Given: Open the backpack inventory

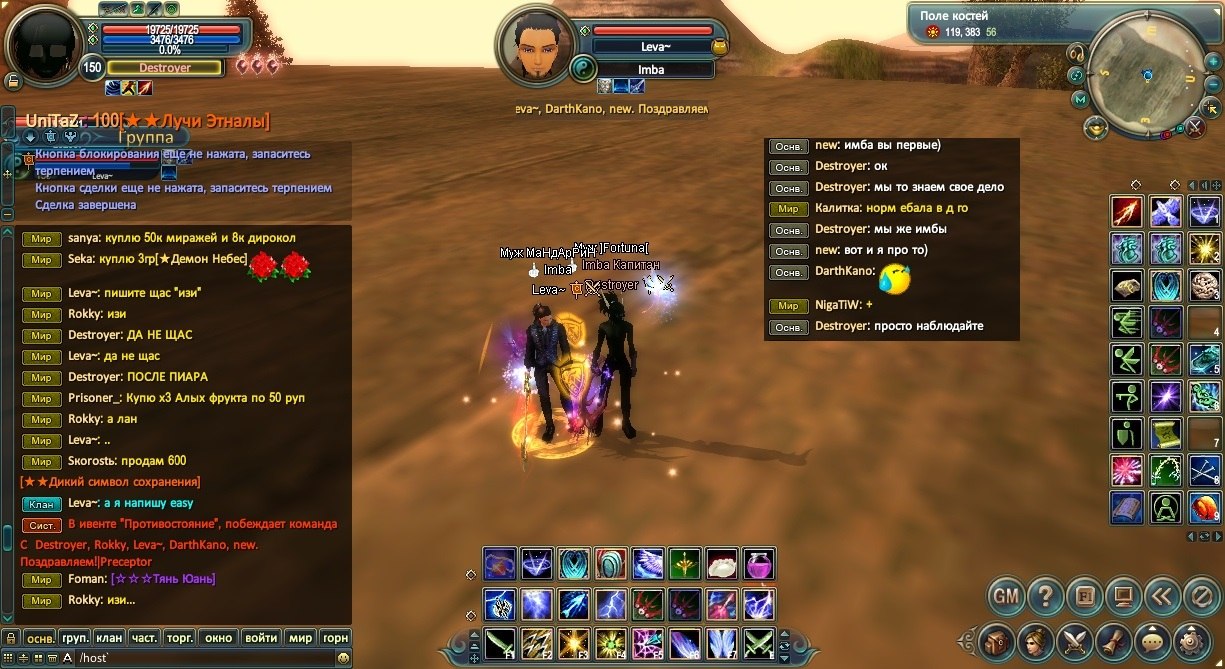Looking at the screenshot, I should tap(996, 639).
